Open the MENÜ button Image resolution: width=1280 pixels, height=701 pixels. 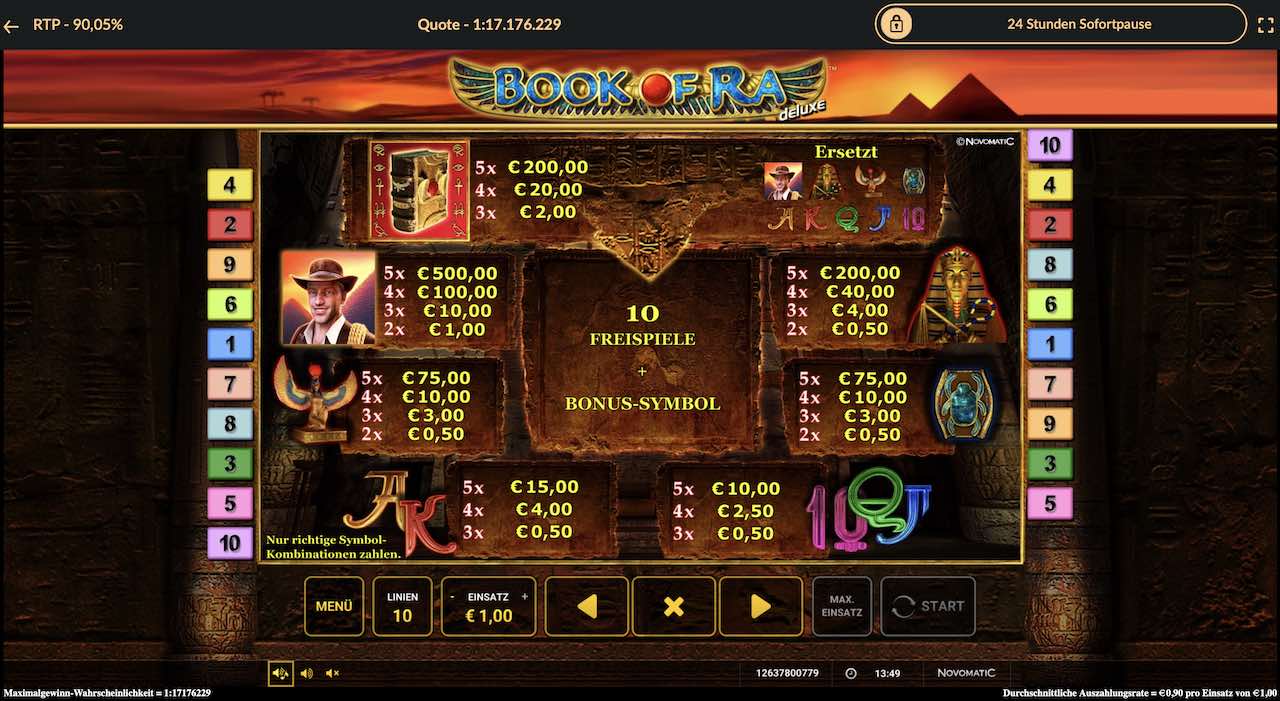(x=334, y=606)
